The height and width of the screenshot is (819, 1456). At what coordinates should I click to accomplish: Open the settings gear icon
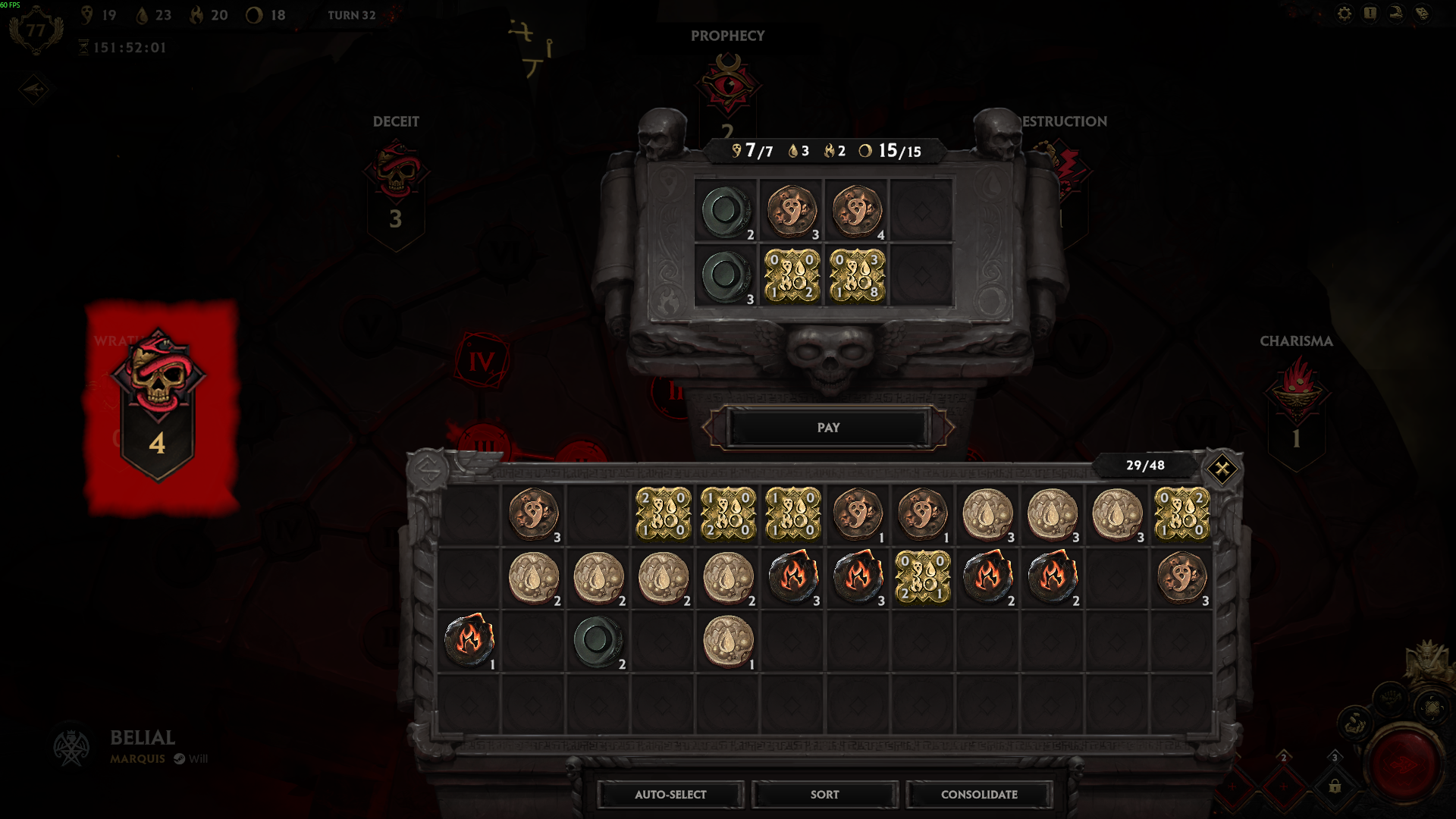pos(1344,14)
